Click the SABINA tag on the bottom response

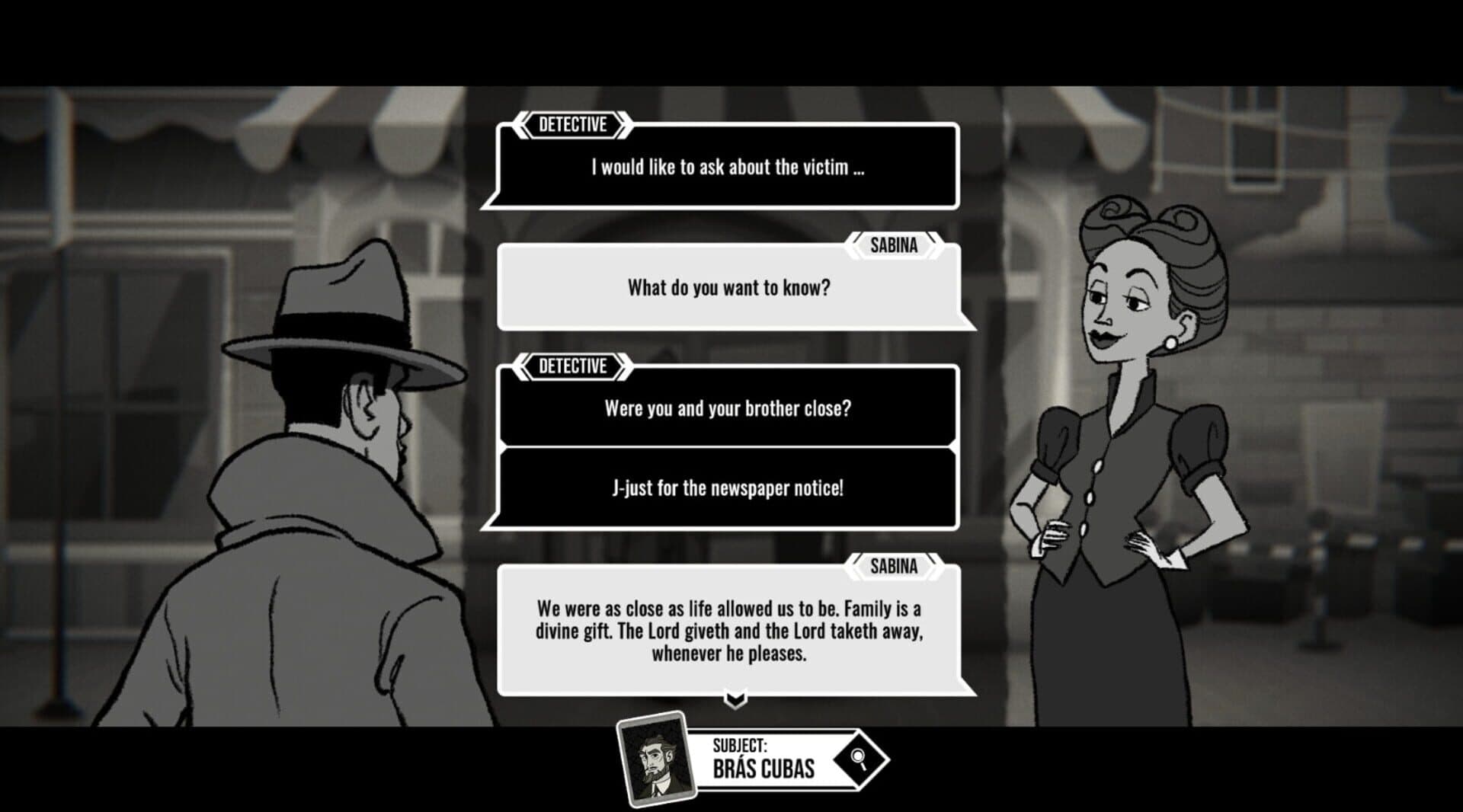point(895,565)
